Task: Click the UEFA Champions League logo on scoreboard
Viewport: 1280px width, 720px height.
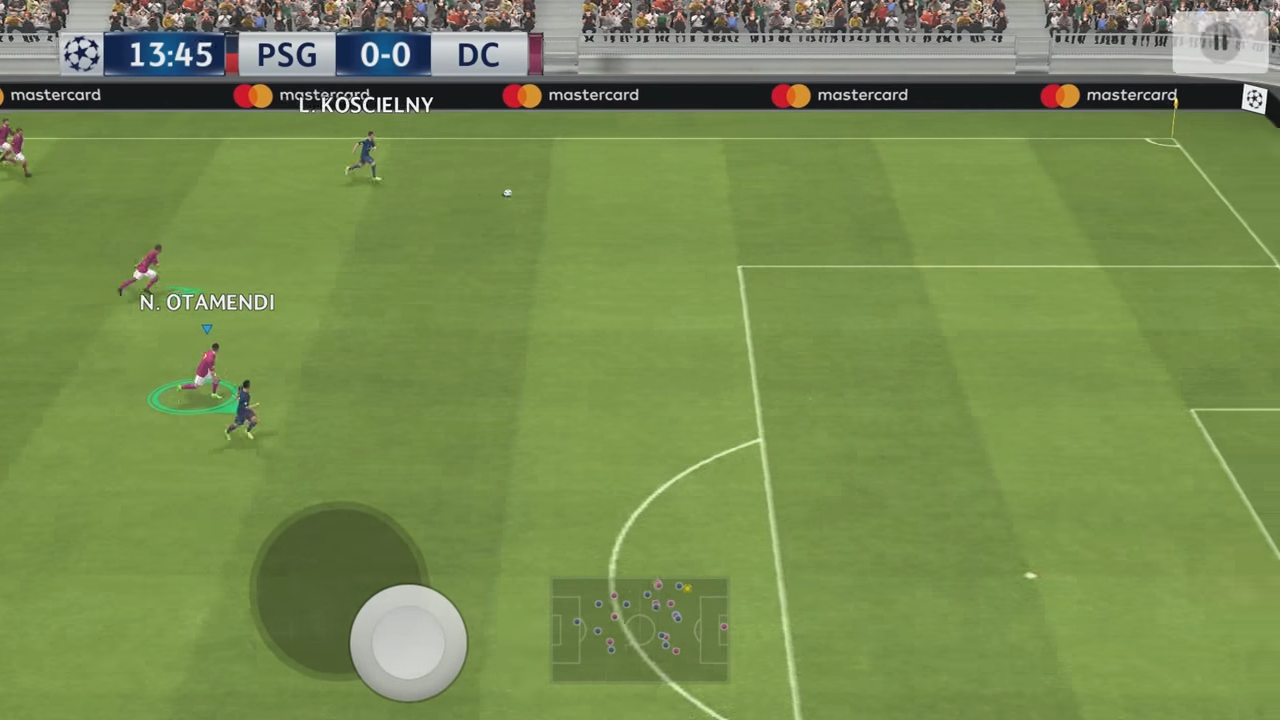Action: coord(81,55)
